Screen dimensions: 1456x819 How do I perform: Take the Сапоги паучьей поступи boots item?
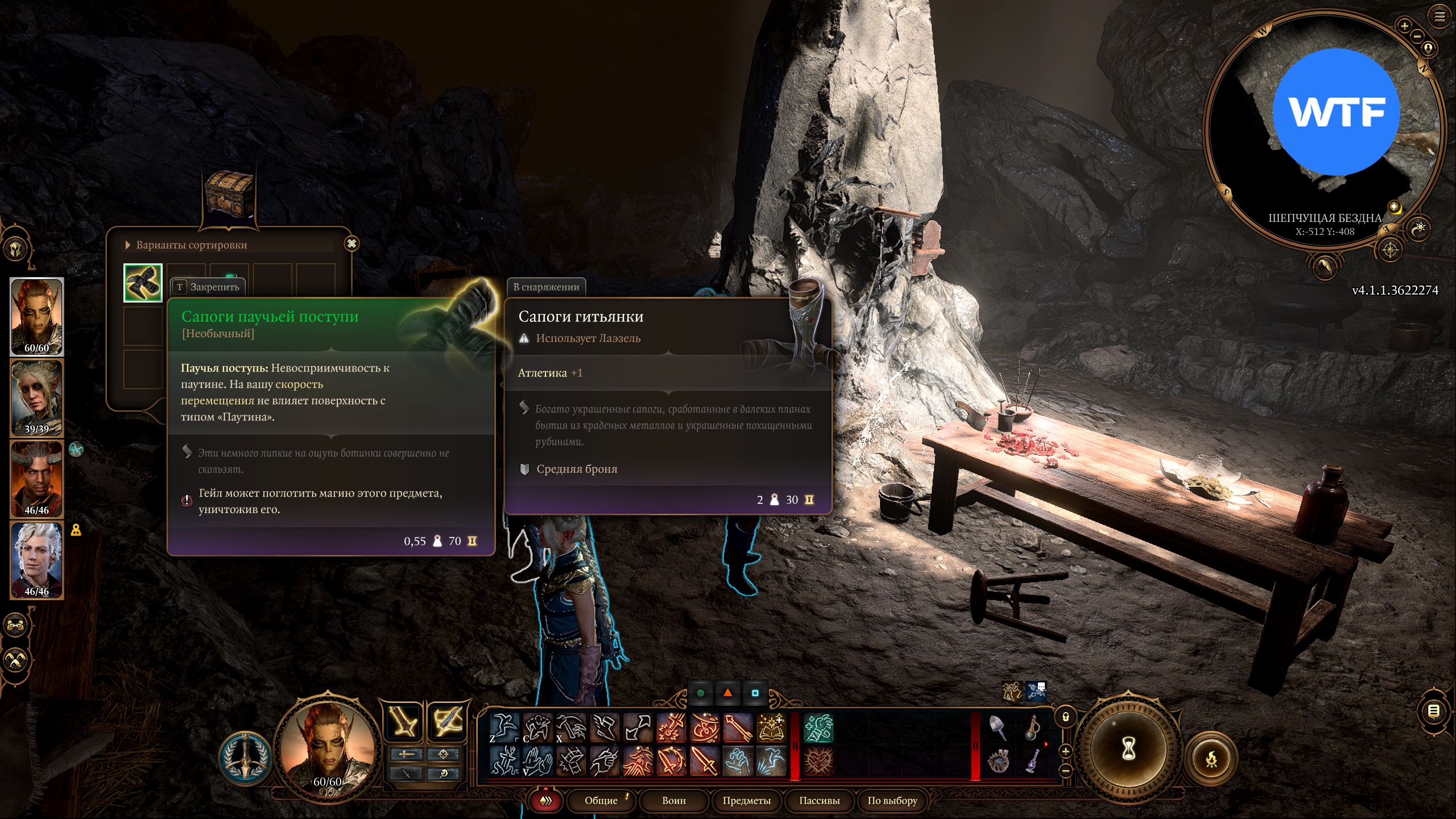point(143,283)
